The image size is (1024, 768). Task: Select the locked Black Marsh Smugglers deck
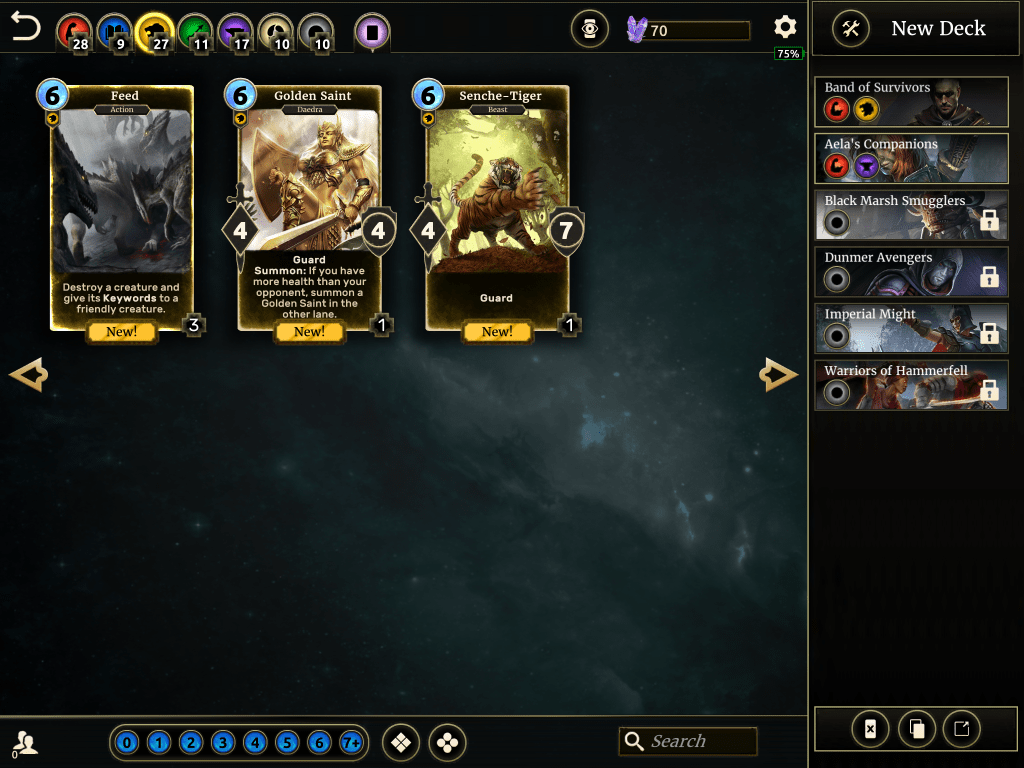911,215
